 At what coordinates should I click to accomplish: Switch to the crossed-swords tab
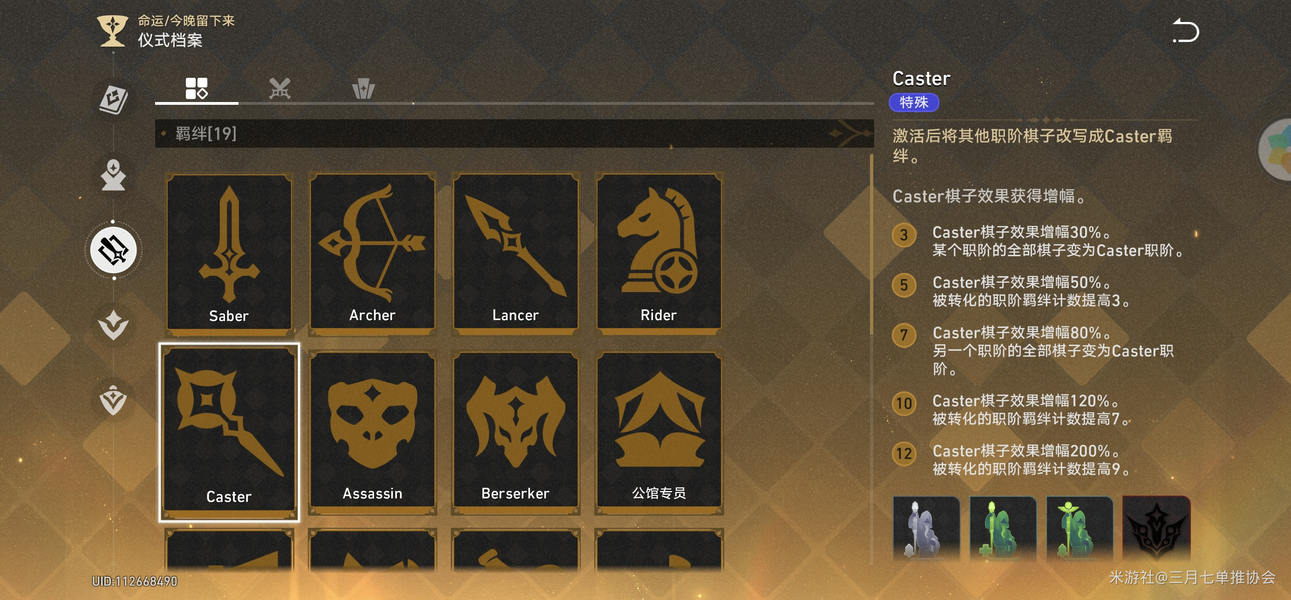click(x=280, y=88)
